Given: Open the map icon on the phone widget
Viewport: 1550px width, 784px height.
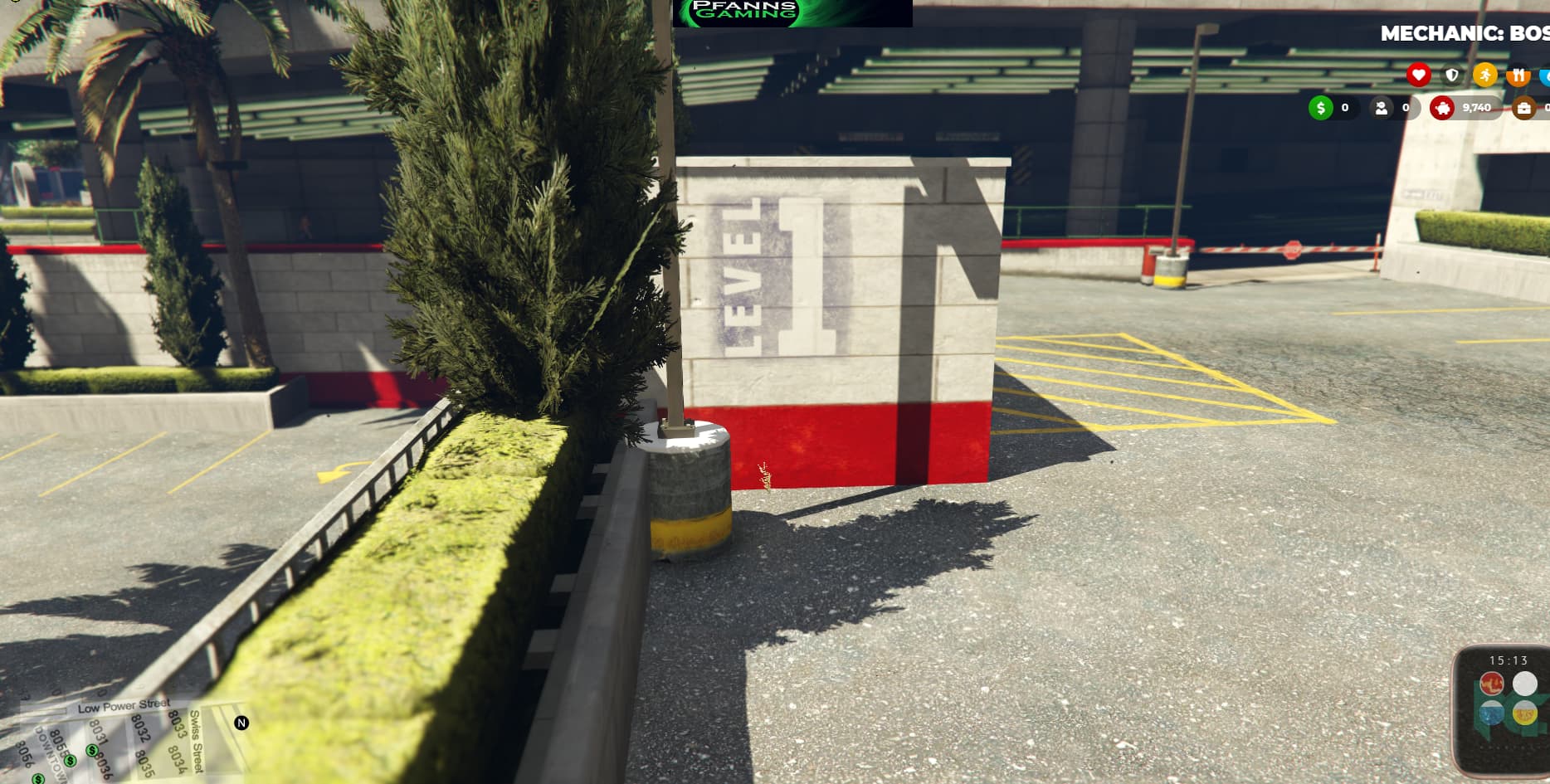Looking at the screenshot, I should coord(1493,712).
